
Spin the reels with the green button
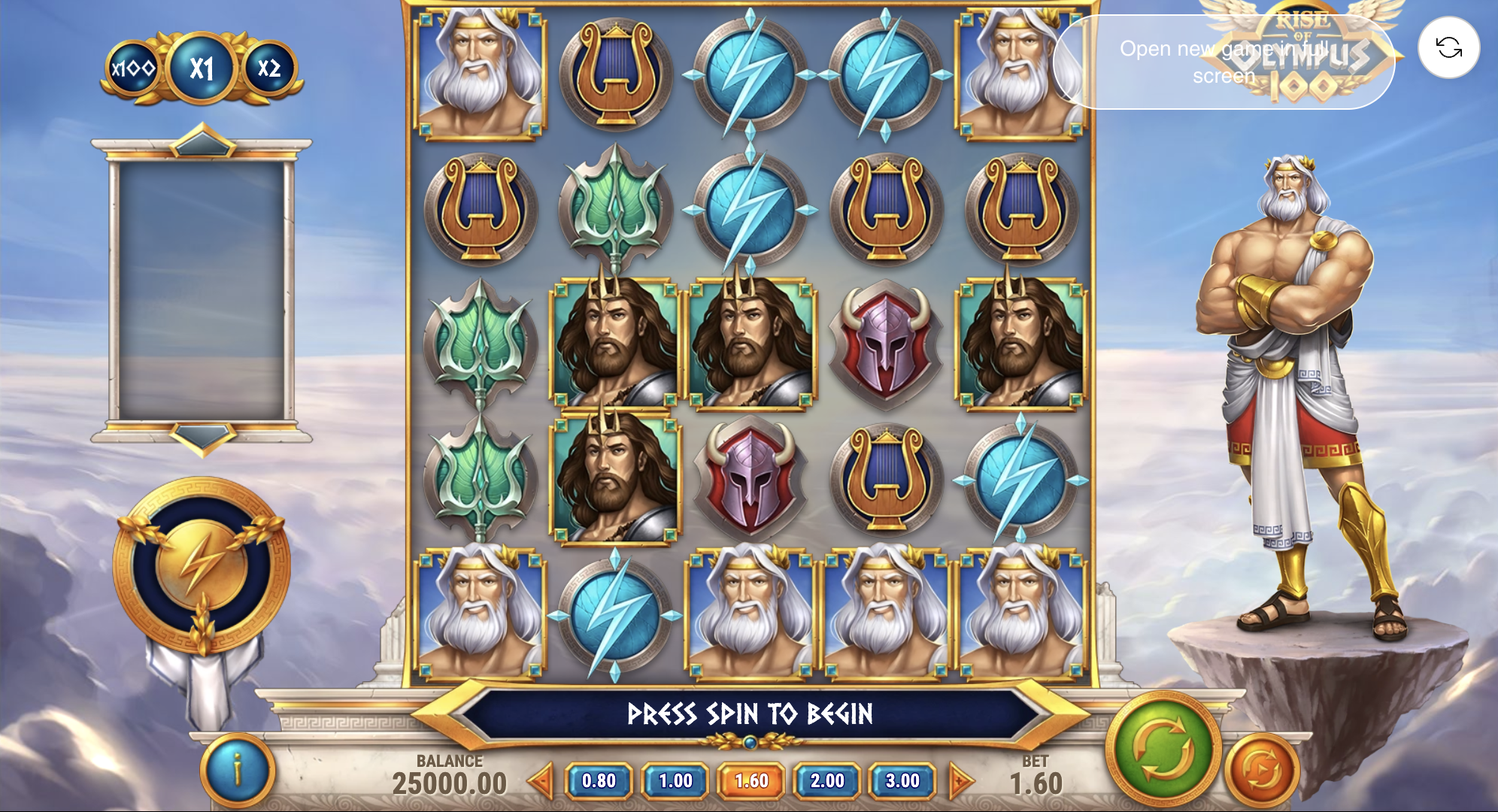pos(1162,748)
